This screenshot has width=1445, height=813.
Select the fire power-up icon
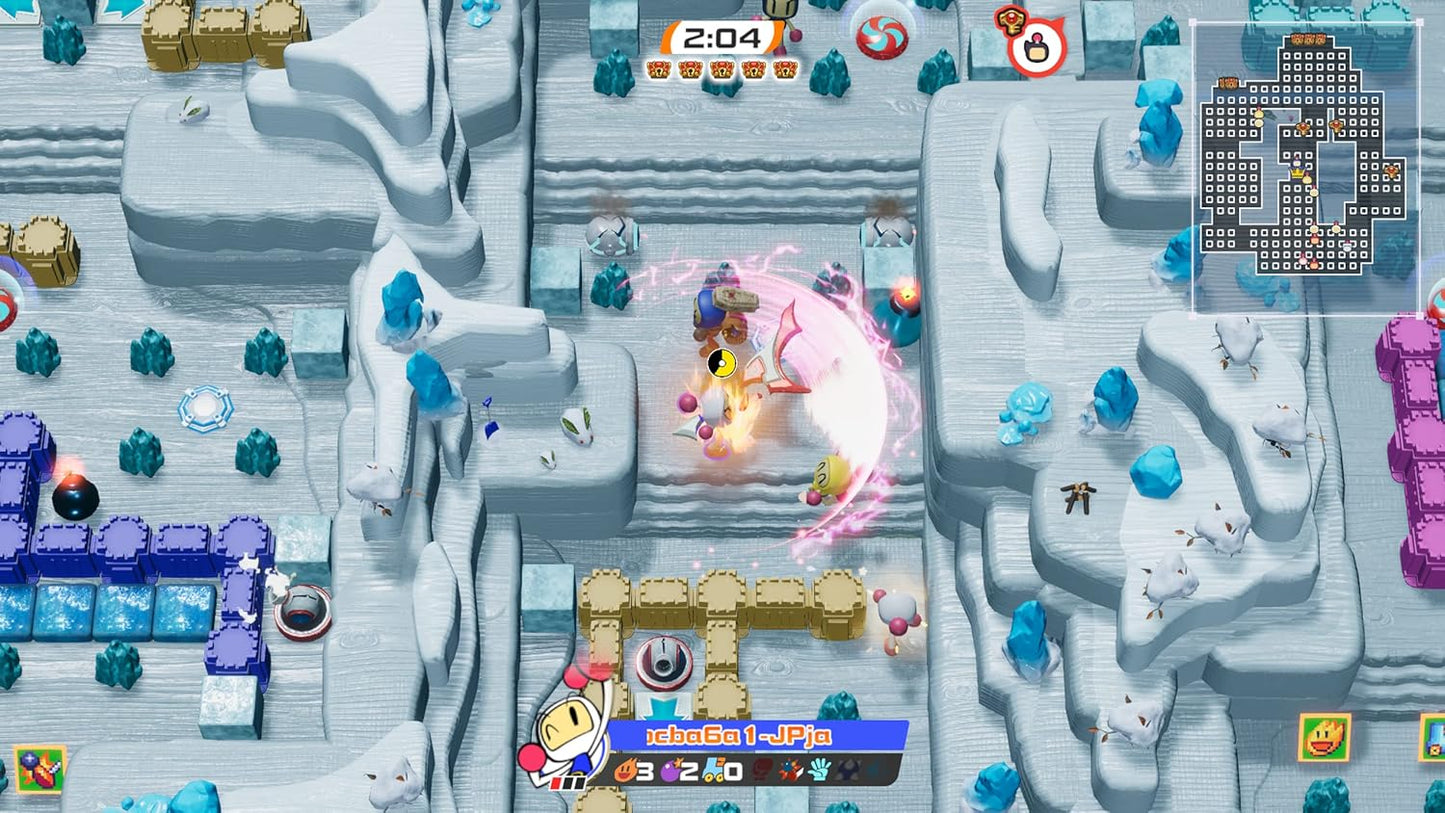coord(626,771)
